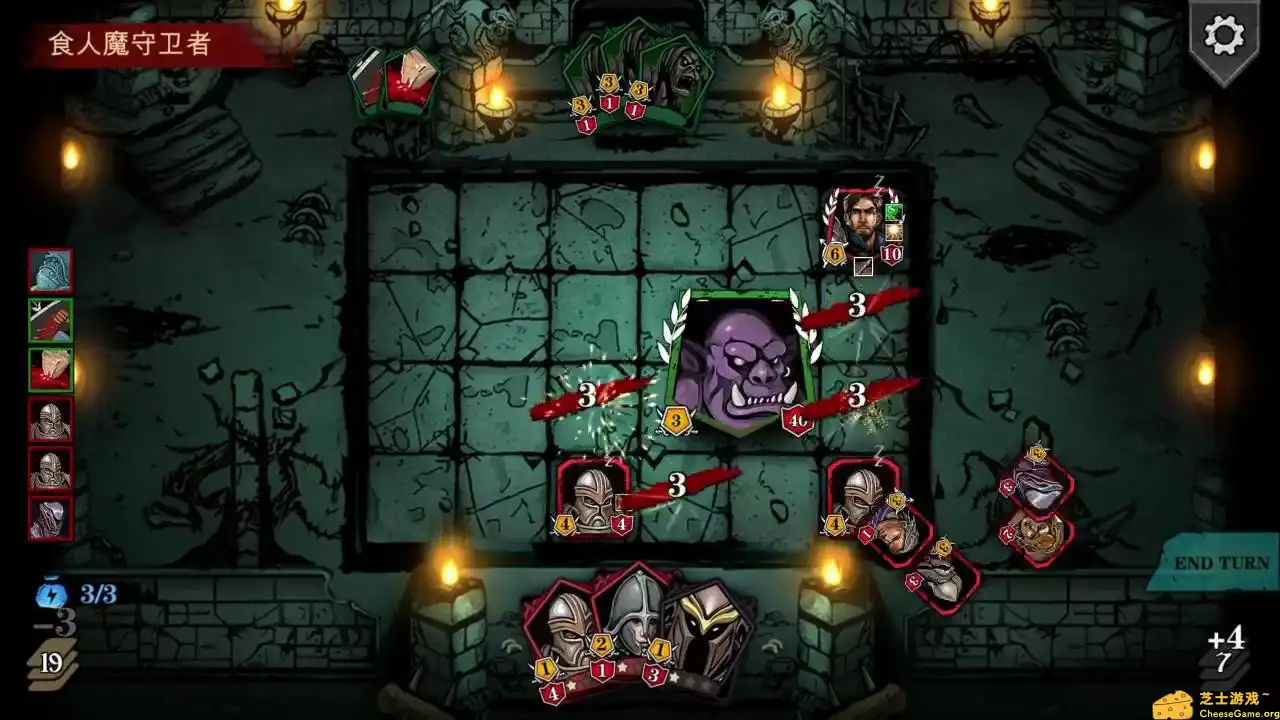Open the red discard pile top left
Image resolution: width=1280 pixels, height=720 pixels.
pyautogui.click(x=397, y=82)
